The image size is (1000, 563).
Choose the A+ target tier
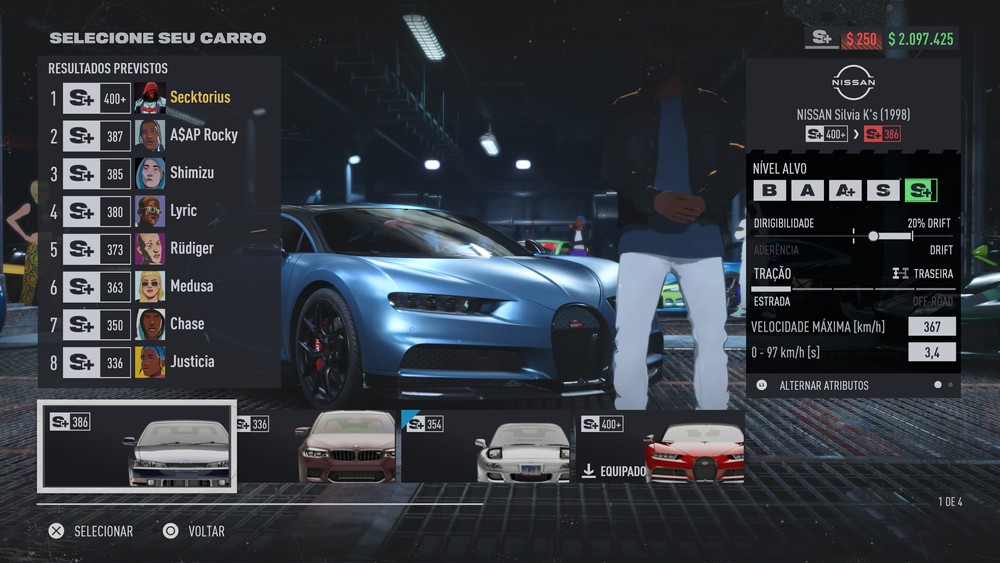pos(844,190)
